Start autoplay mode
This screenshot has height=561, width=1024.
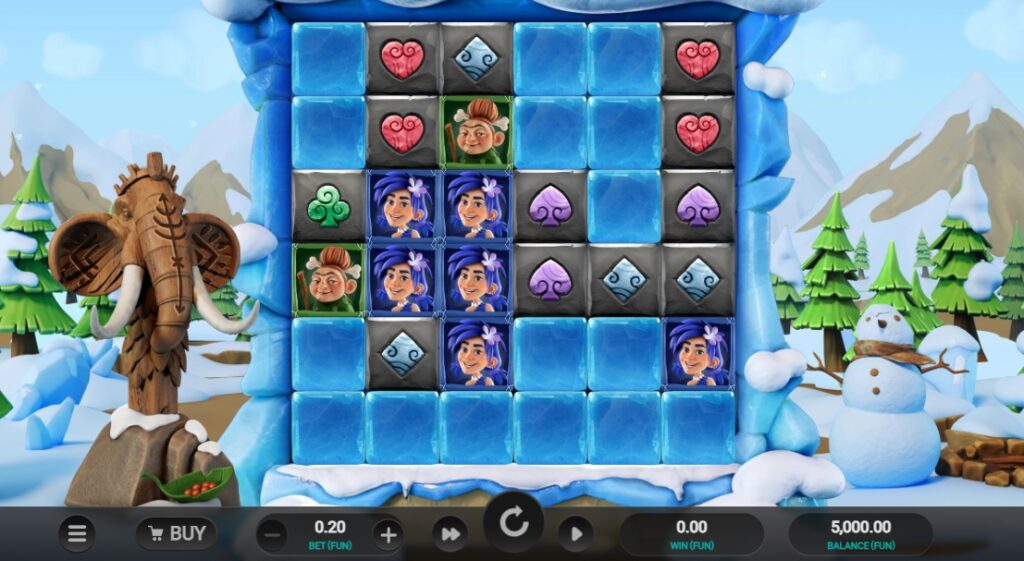click(576, 534)
